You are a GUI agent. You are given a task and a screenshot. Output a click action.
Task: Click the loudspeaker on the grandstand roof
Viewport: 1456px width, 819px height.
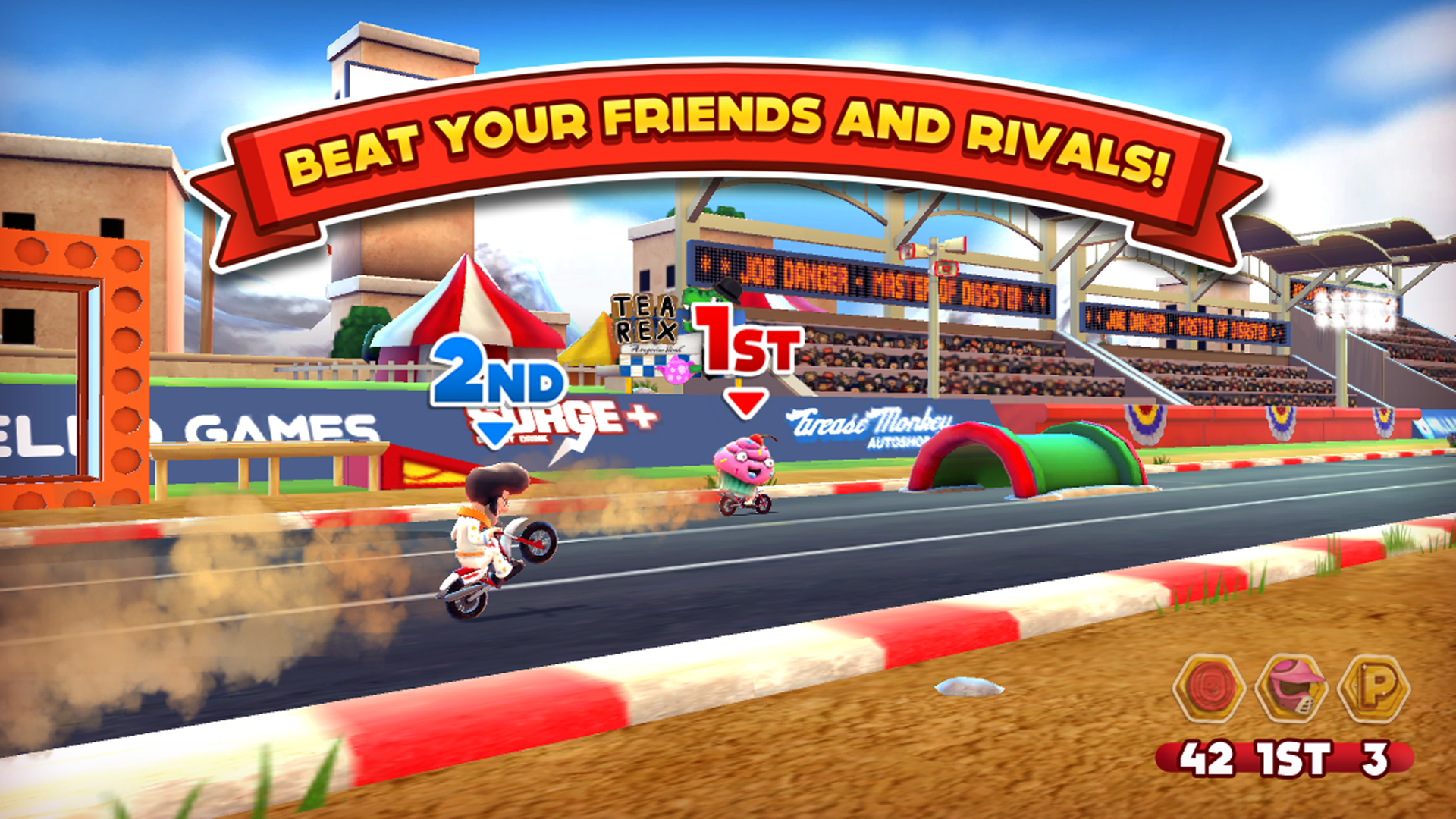950,245
